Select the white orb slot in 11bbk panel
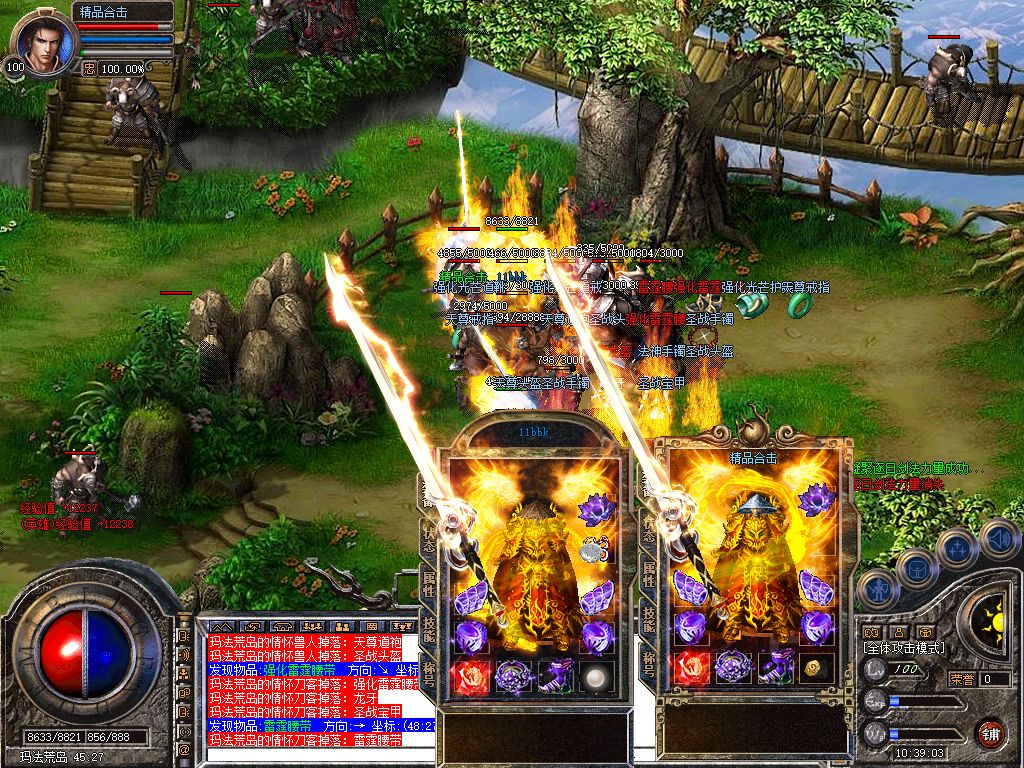Viewport: 1024px width, 768px height. point(599,676)
